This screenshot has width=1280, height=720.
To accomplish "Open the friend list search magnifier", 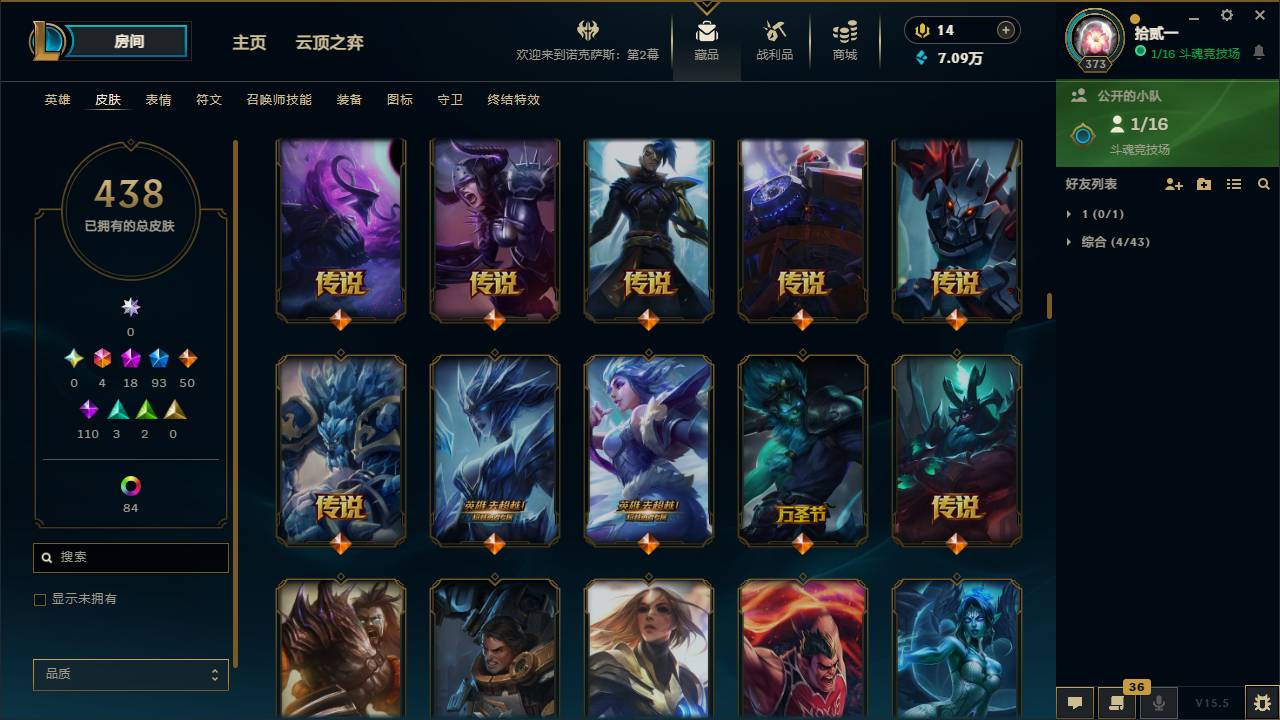I will (1264, 184).
